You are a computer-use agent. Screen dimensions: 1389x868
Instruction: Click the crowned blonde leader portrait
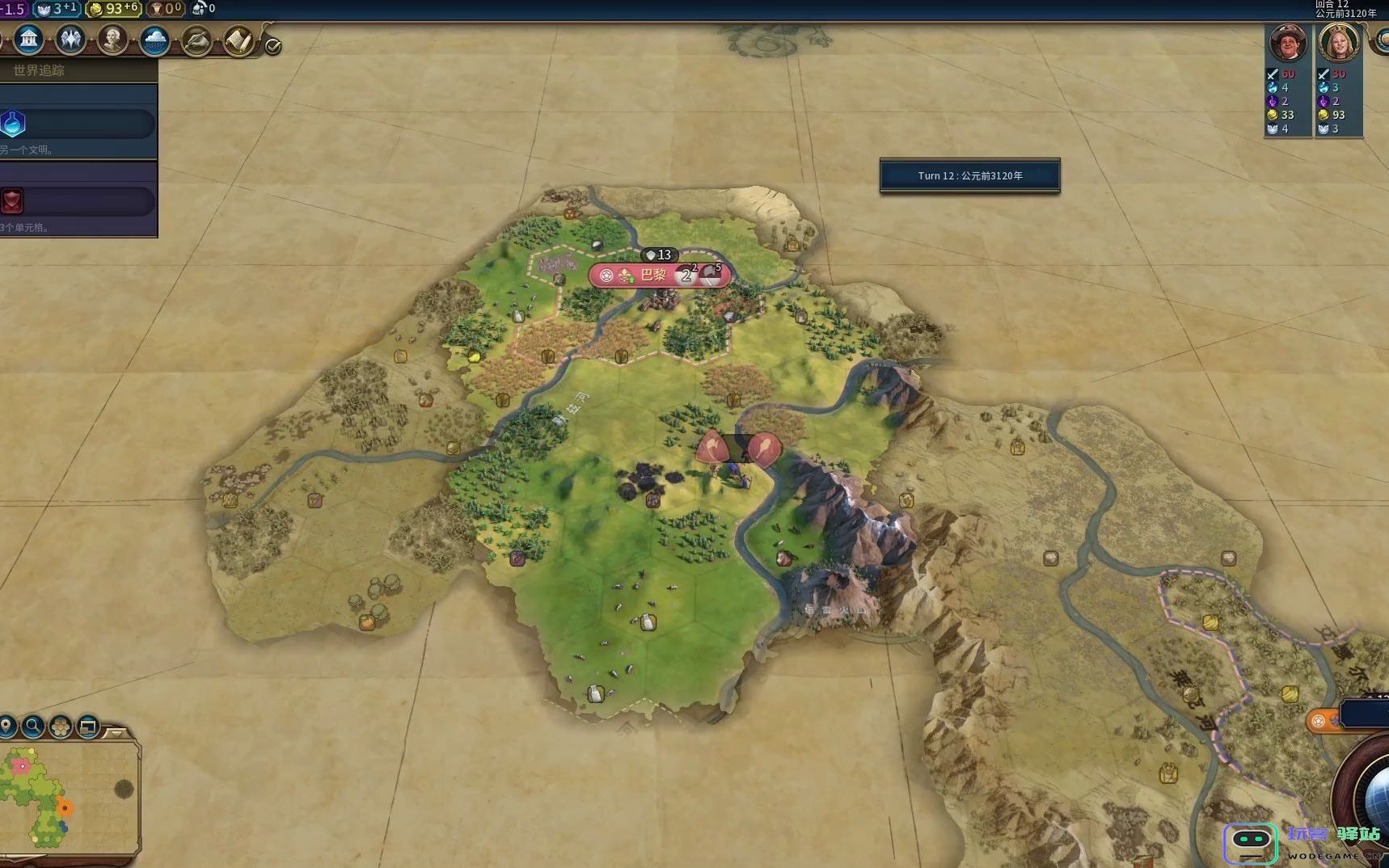tap(1339, 43)
